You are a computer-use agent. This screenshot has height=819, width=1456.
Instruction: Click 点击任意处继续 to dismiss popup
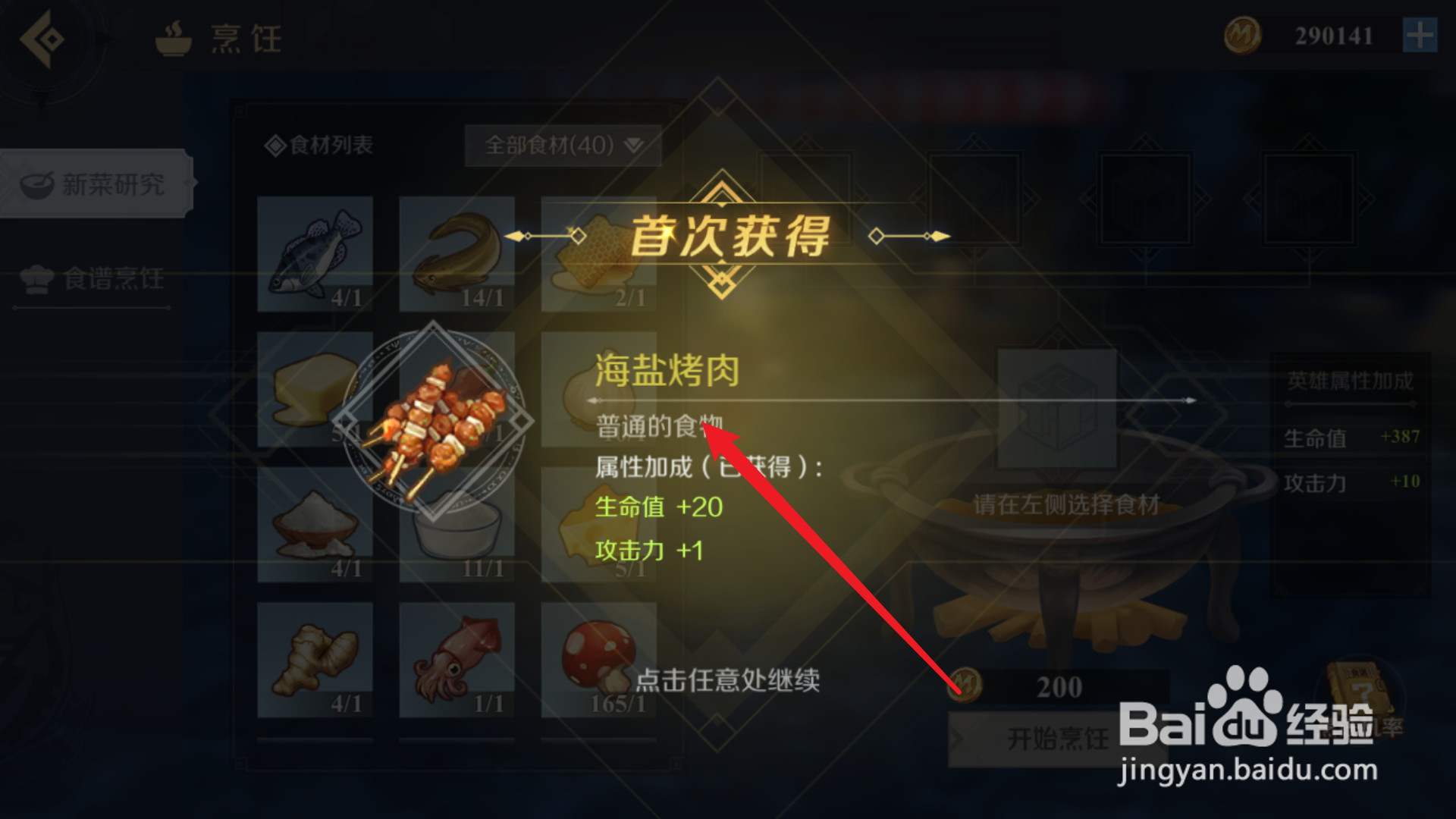[x=730, y=681]
